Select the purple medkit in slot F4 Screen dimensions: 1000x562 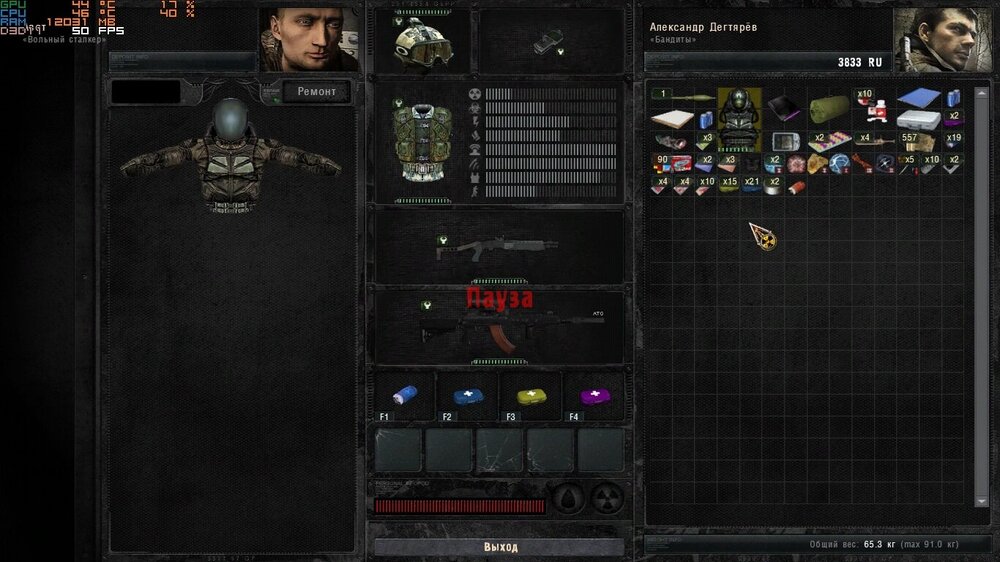594,395
